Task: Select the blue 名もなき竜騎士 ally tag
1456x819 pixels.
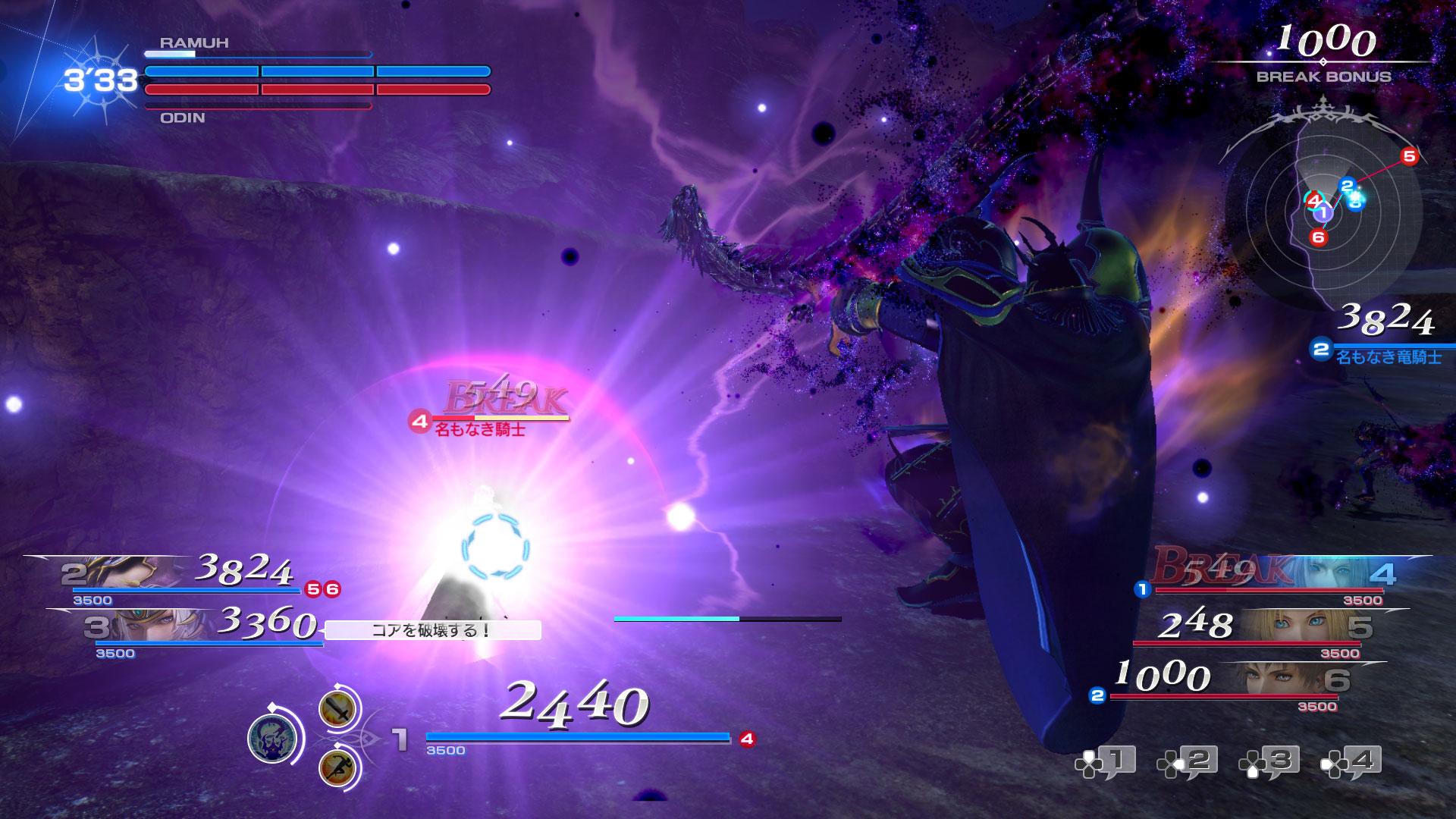Action: [x=1388, y=357]
